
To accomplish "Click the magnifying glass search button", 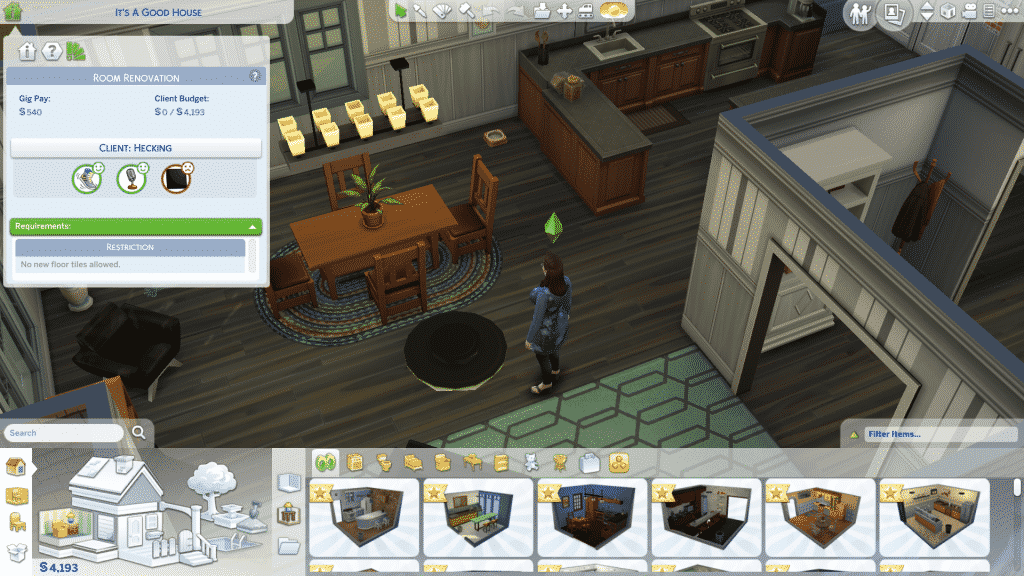I will point(139,433).
